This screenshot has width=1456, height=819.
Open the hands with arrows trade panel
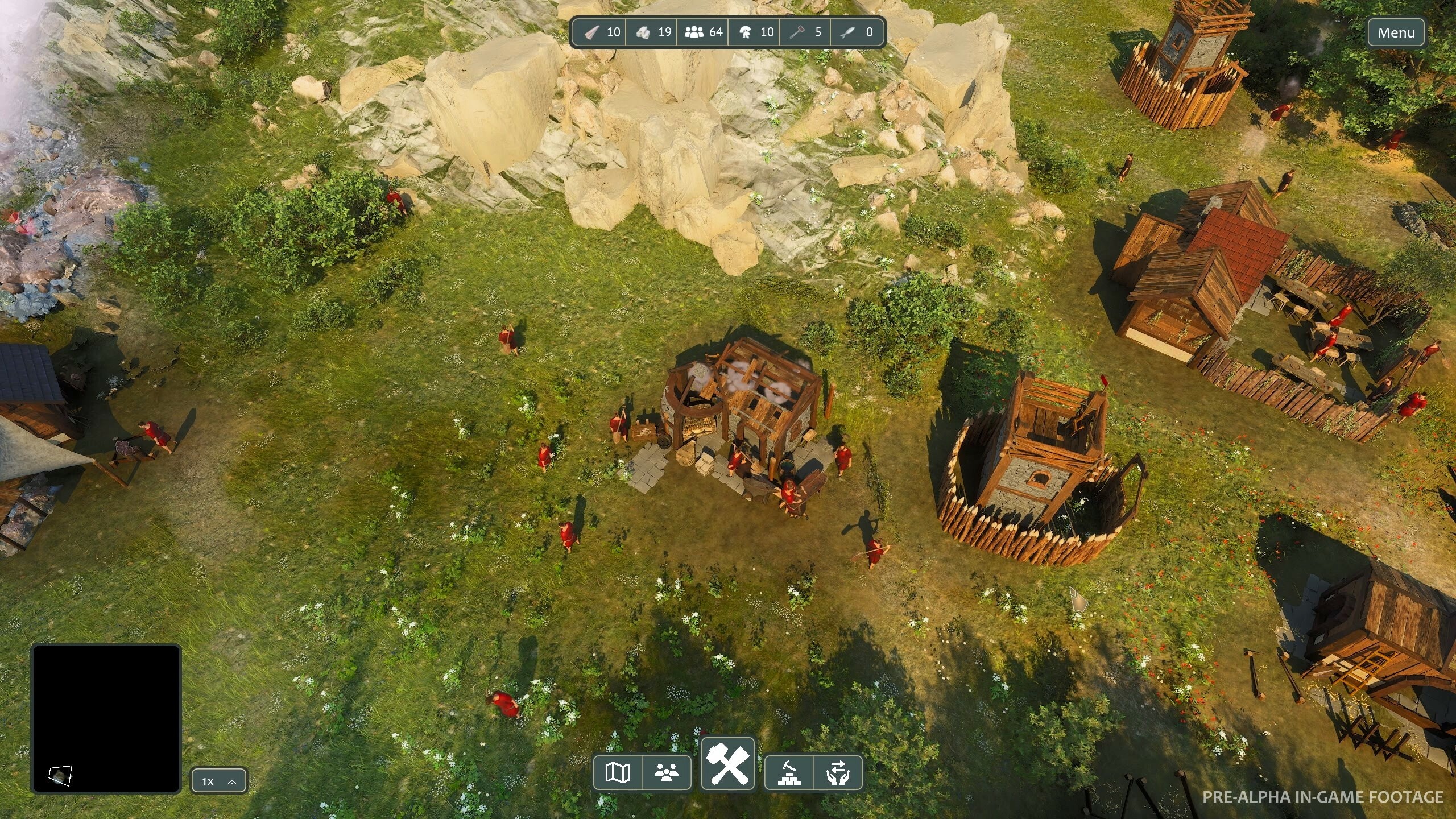coord(838,772)
